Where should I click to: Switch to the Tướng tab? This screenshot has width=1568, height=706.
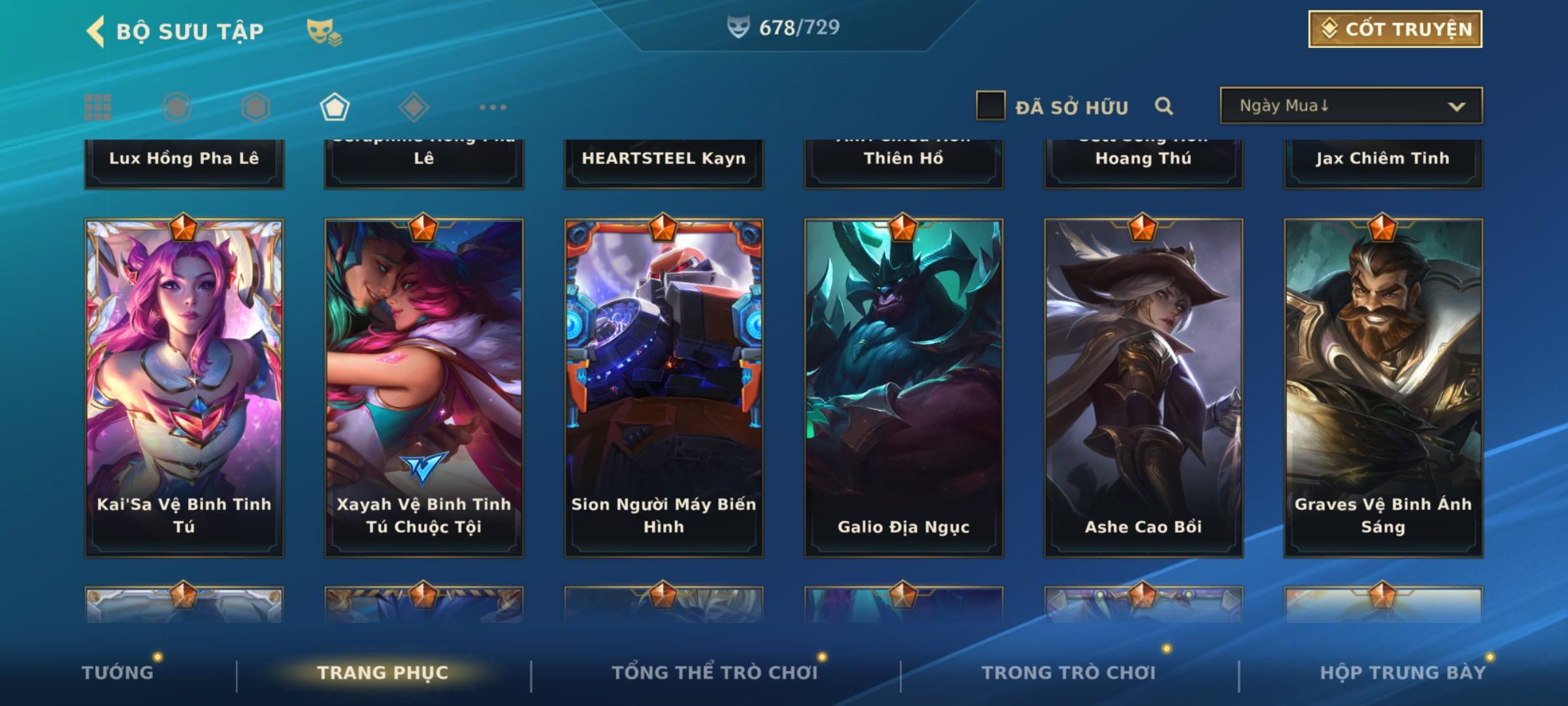[x=118, y=672]
